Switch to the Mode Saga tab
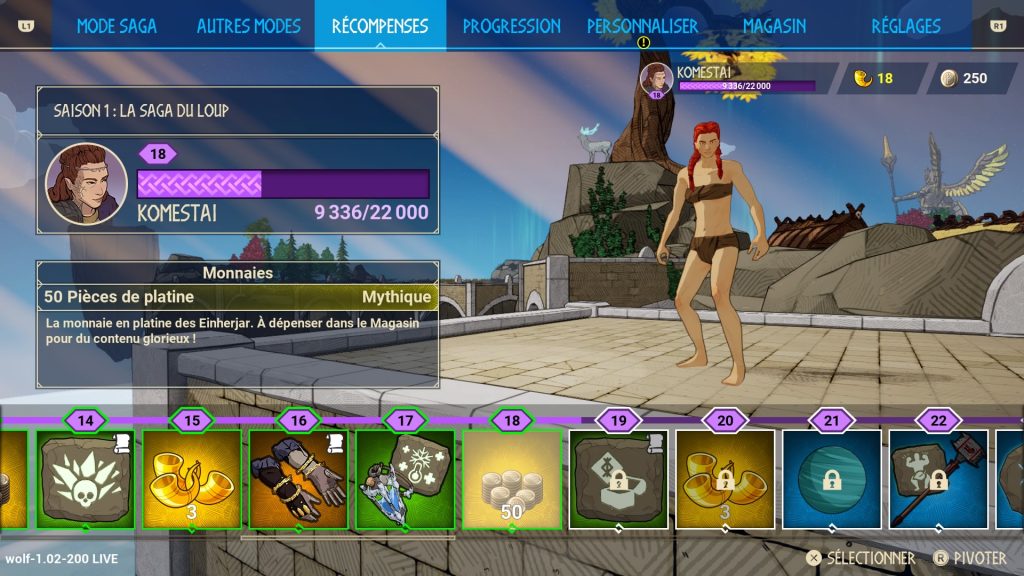 click(x=116, y=26)
